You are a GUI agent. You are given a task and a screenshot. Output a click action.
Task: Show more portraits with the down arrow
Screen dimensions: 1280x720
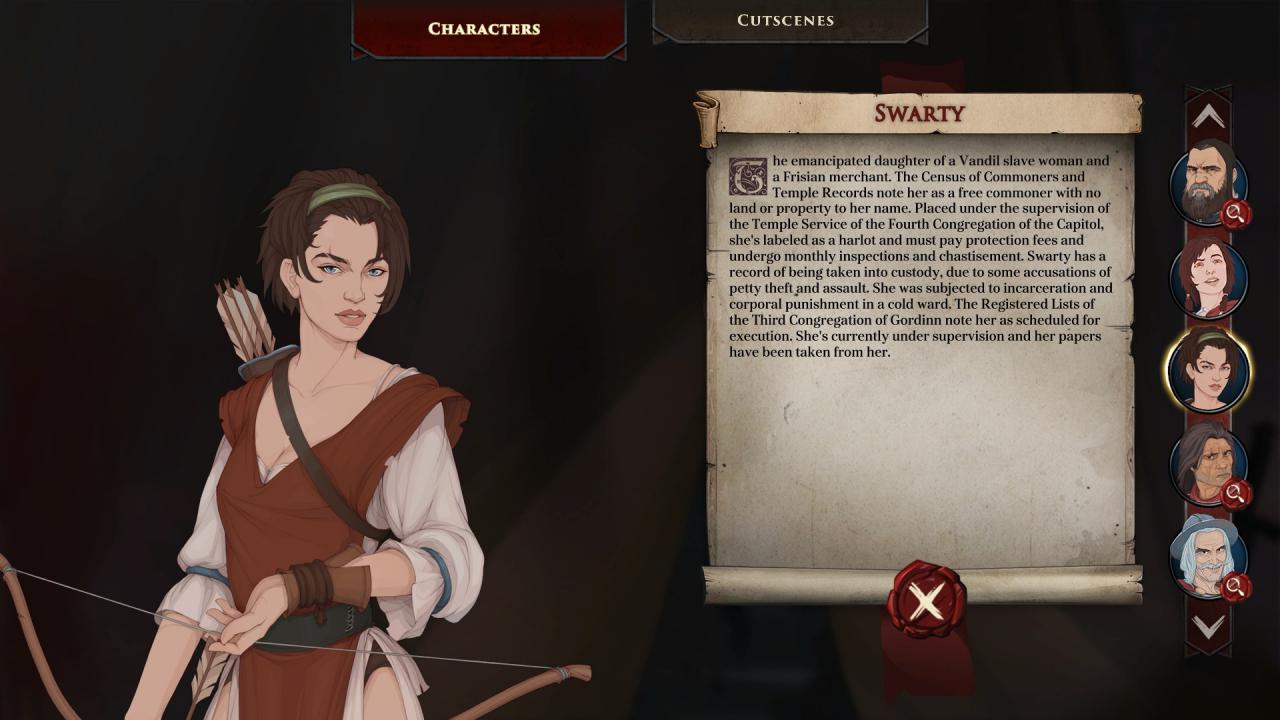click(x=1208, y=627)
